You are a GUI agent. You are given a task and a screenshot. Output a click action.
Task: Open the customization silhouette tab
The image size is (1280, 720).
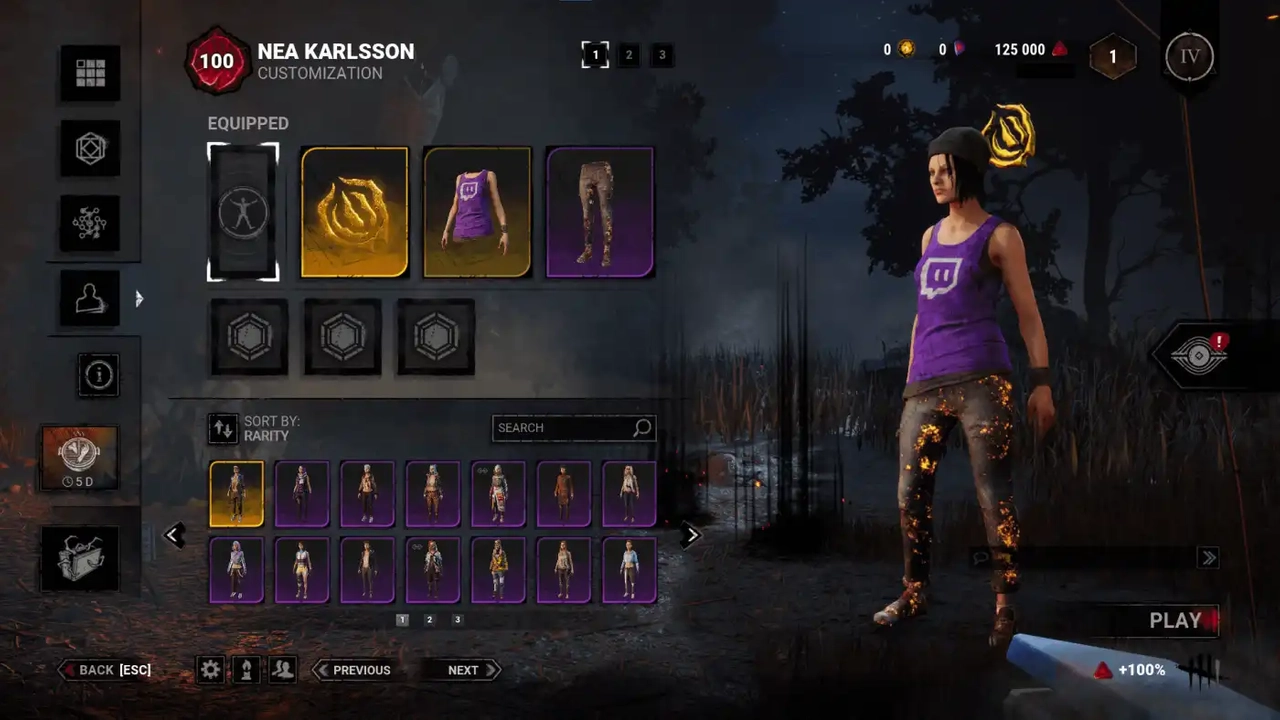click(x=90, y=298)
